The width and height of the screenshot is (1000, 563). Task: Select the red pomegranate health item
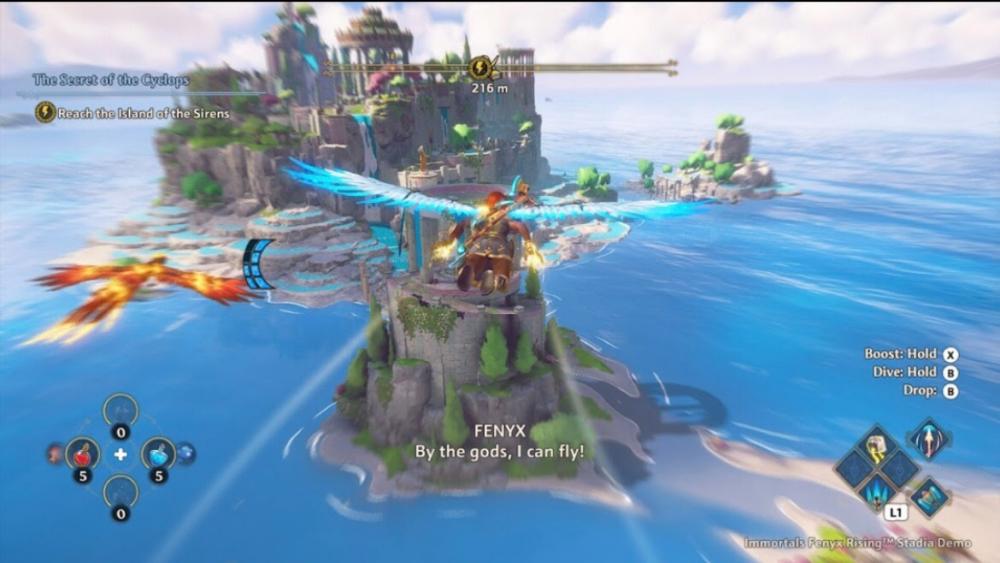pos(82,454)
